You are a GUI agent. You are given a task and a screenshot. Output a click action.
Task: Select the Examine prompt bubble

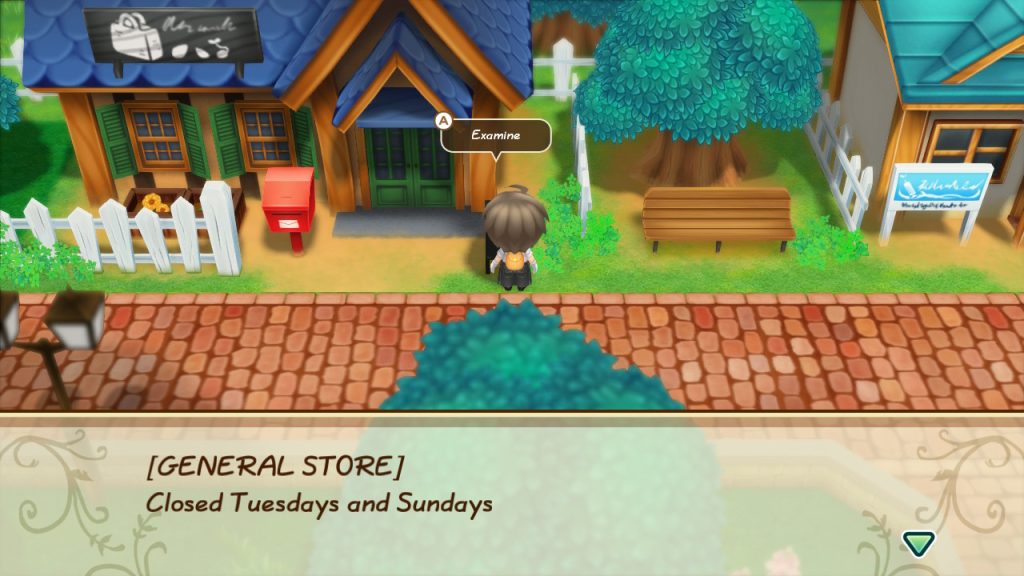pos(496,135)
